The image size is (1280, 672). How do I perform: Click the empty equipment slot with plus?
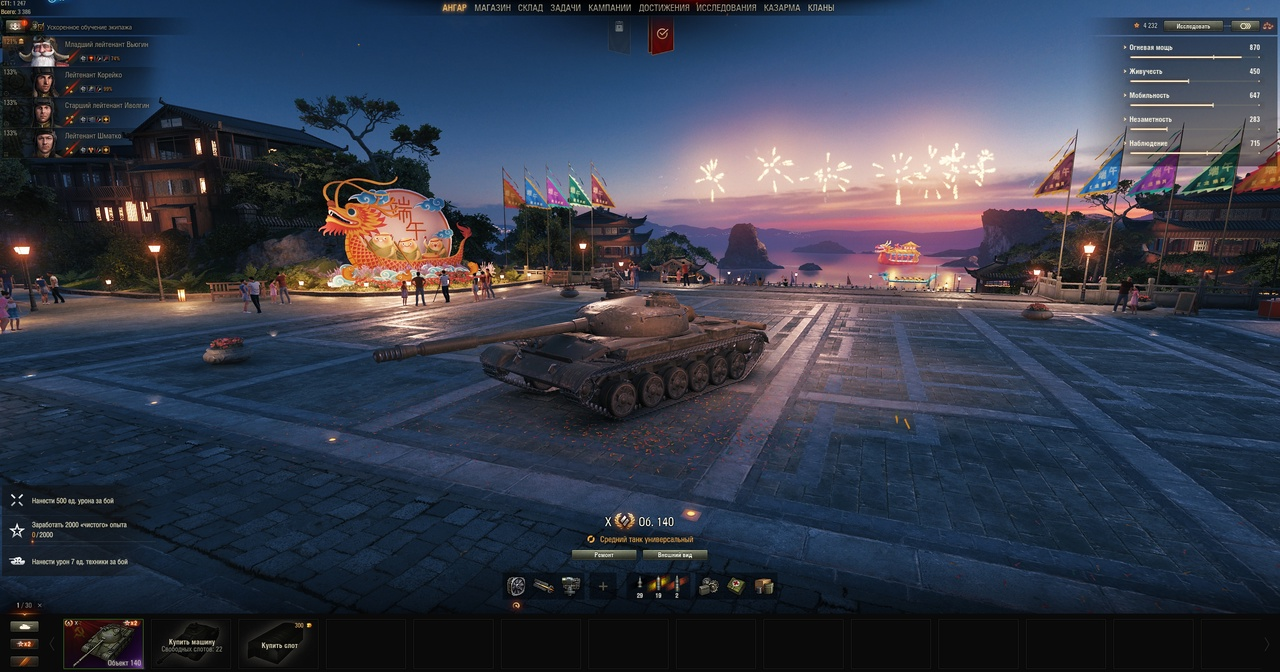(602, 587)
